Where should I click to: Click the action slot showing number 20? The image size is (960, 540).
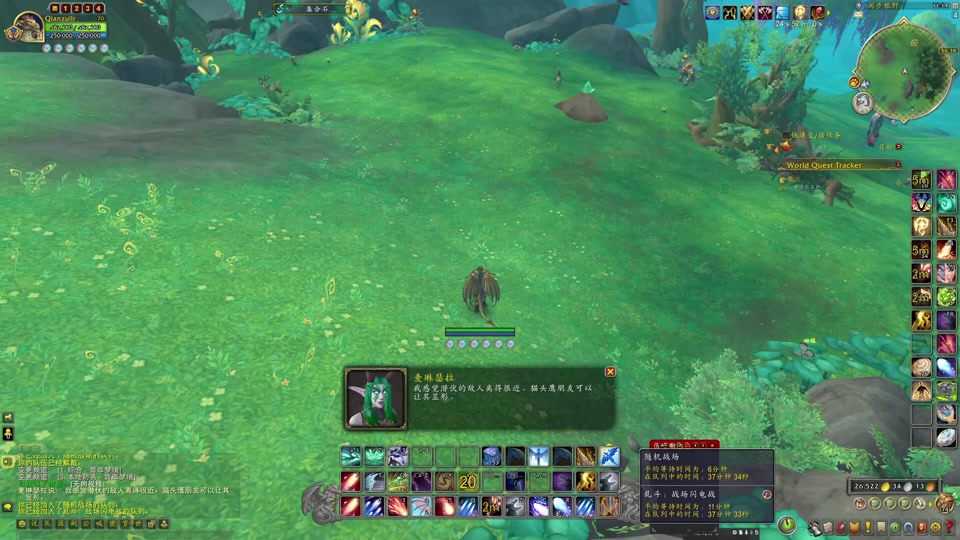point(468,482)
